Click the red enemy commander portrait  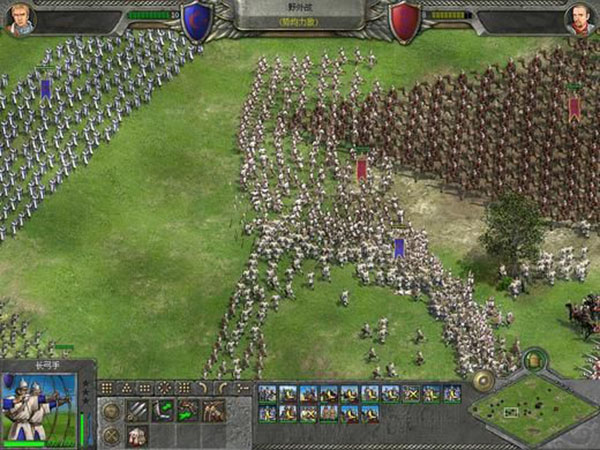(x=581, y=17)
